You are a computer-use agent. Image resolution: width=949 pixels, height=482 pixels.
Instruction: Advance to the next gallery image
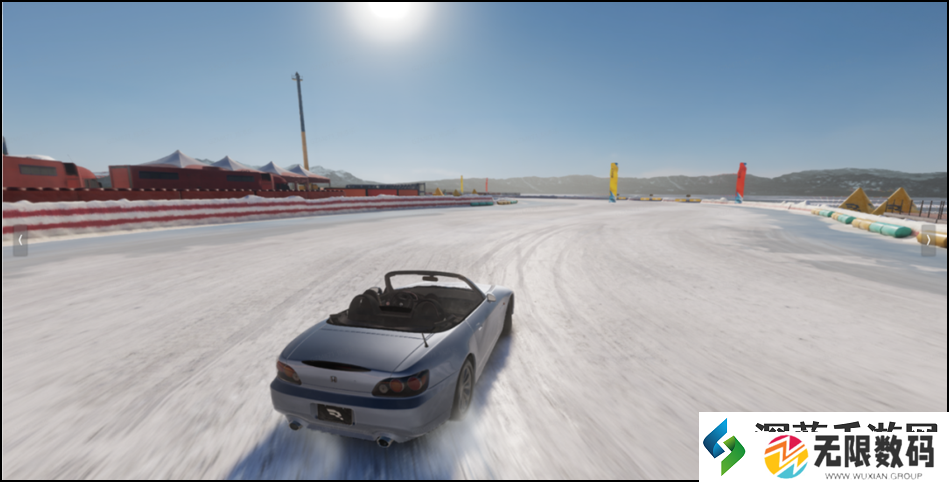click(x=928, y=240)
